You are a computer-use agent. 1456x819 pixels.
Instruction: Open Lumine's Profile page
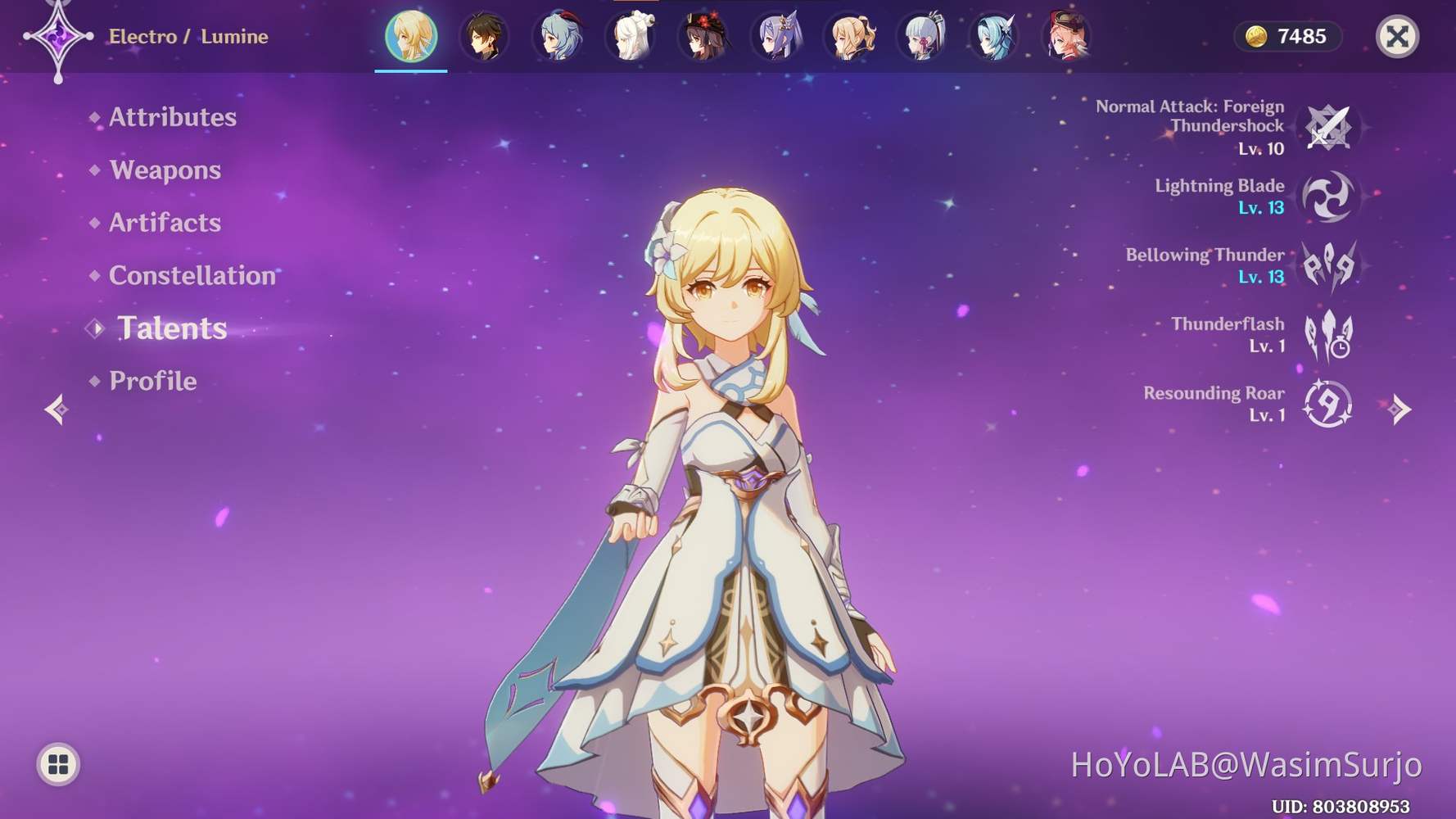pos(152,381)
